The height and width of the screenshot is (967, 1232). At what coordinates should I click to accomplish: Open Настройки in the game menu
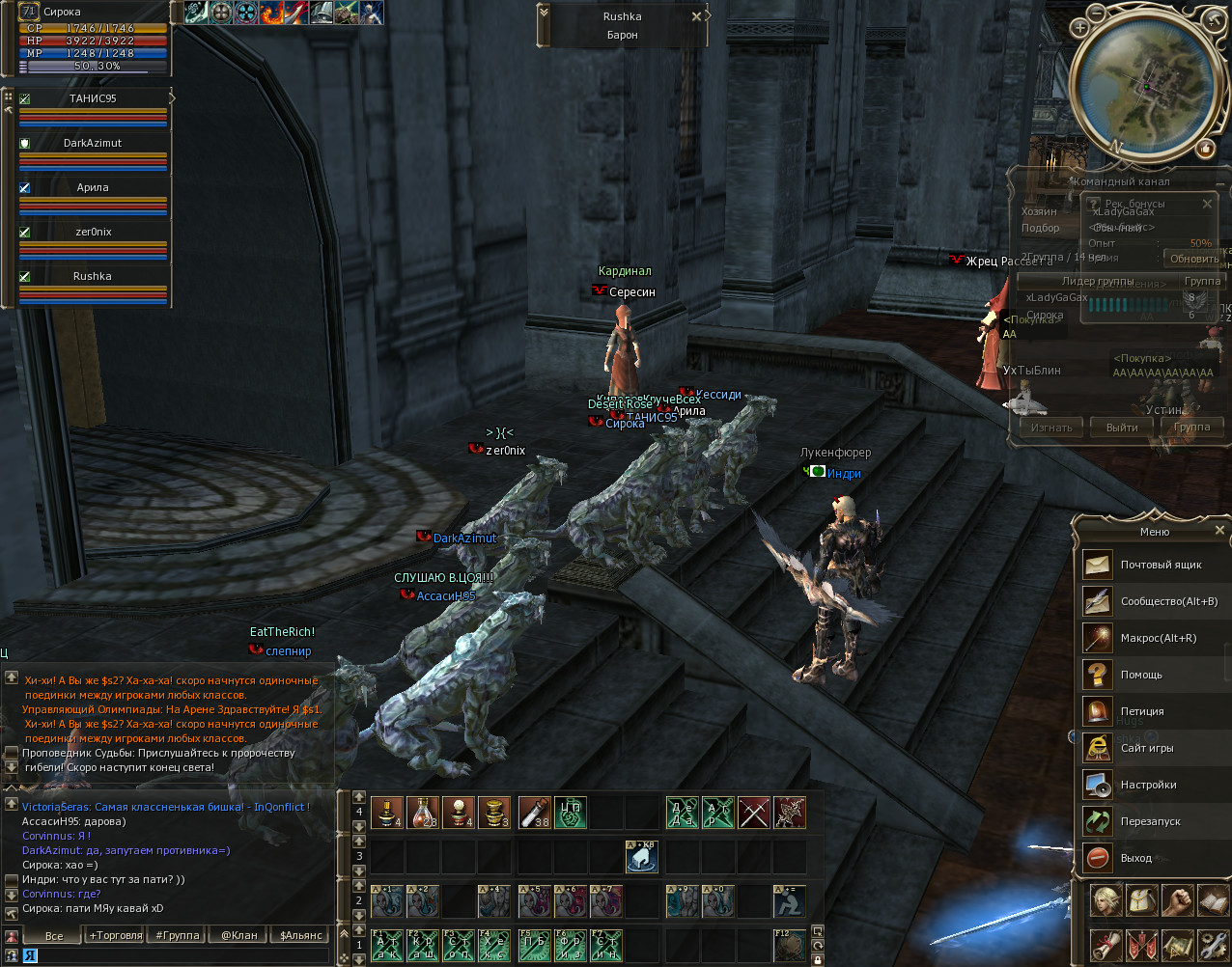coord(1149,785)
